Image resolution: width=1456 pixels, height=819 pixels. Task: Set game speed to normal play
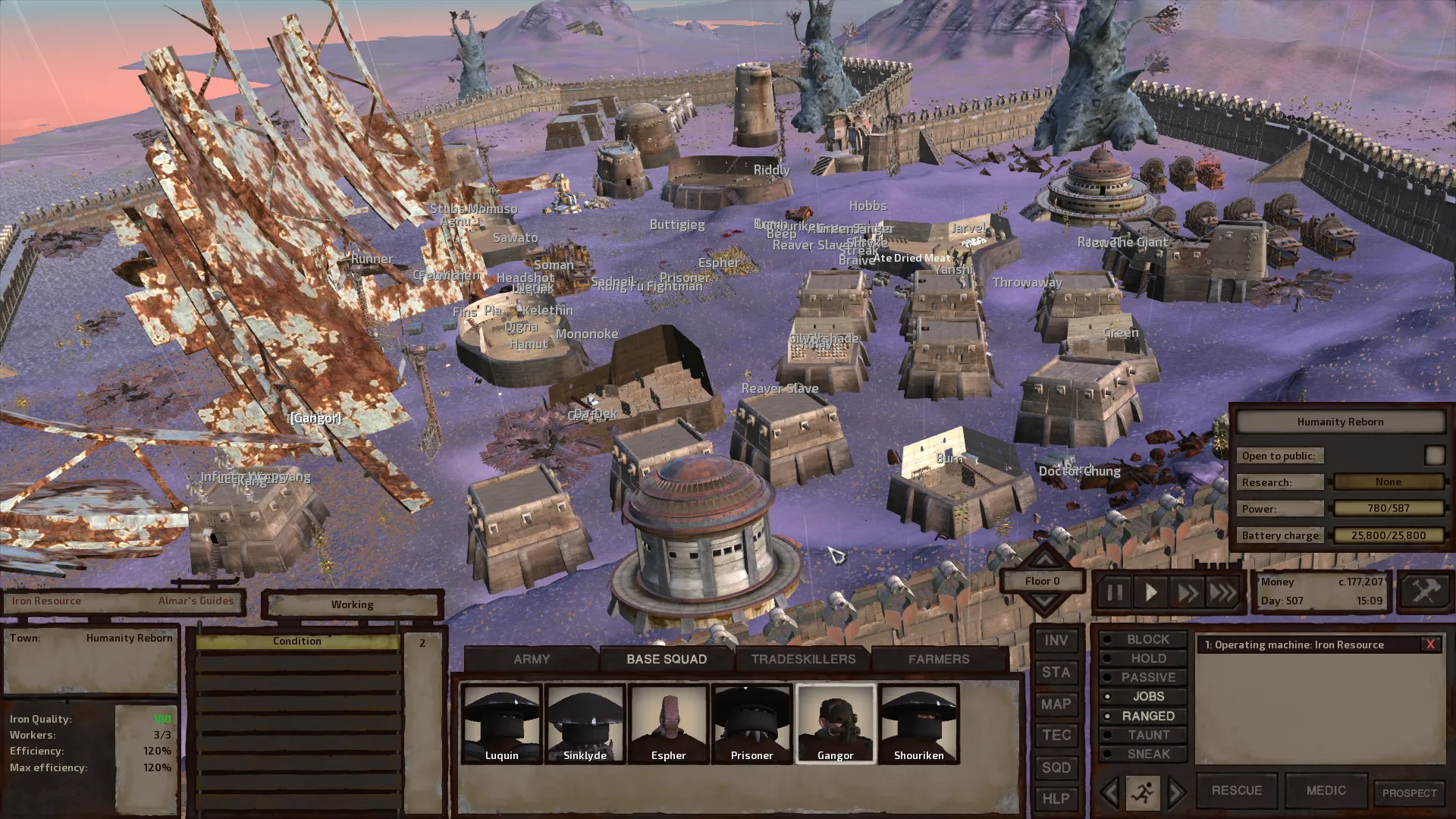[1150, 592]
